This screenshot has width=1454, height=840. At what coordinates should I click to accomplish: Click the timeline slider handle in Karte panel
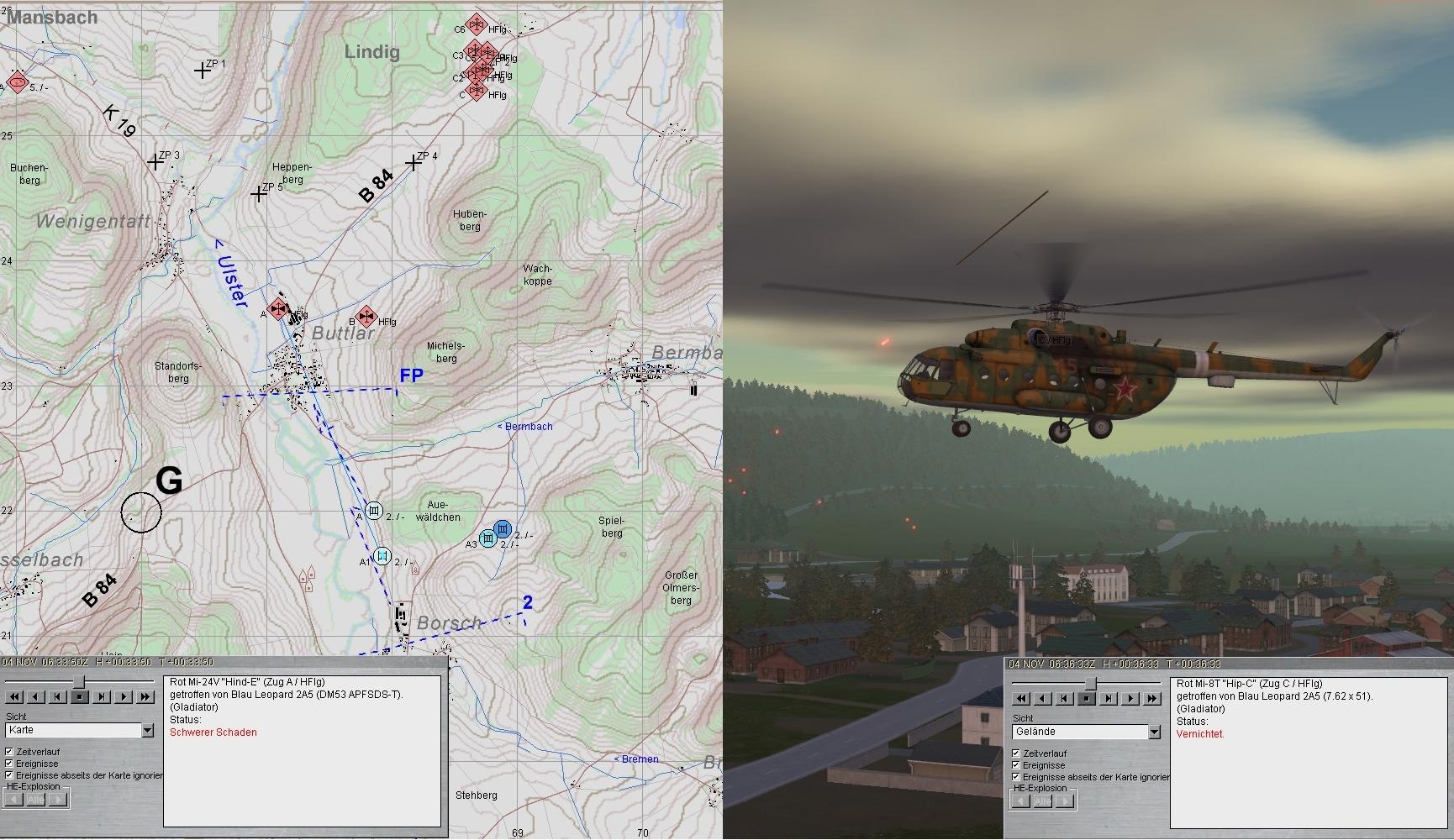[x=80, y=680]
